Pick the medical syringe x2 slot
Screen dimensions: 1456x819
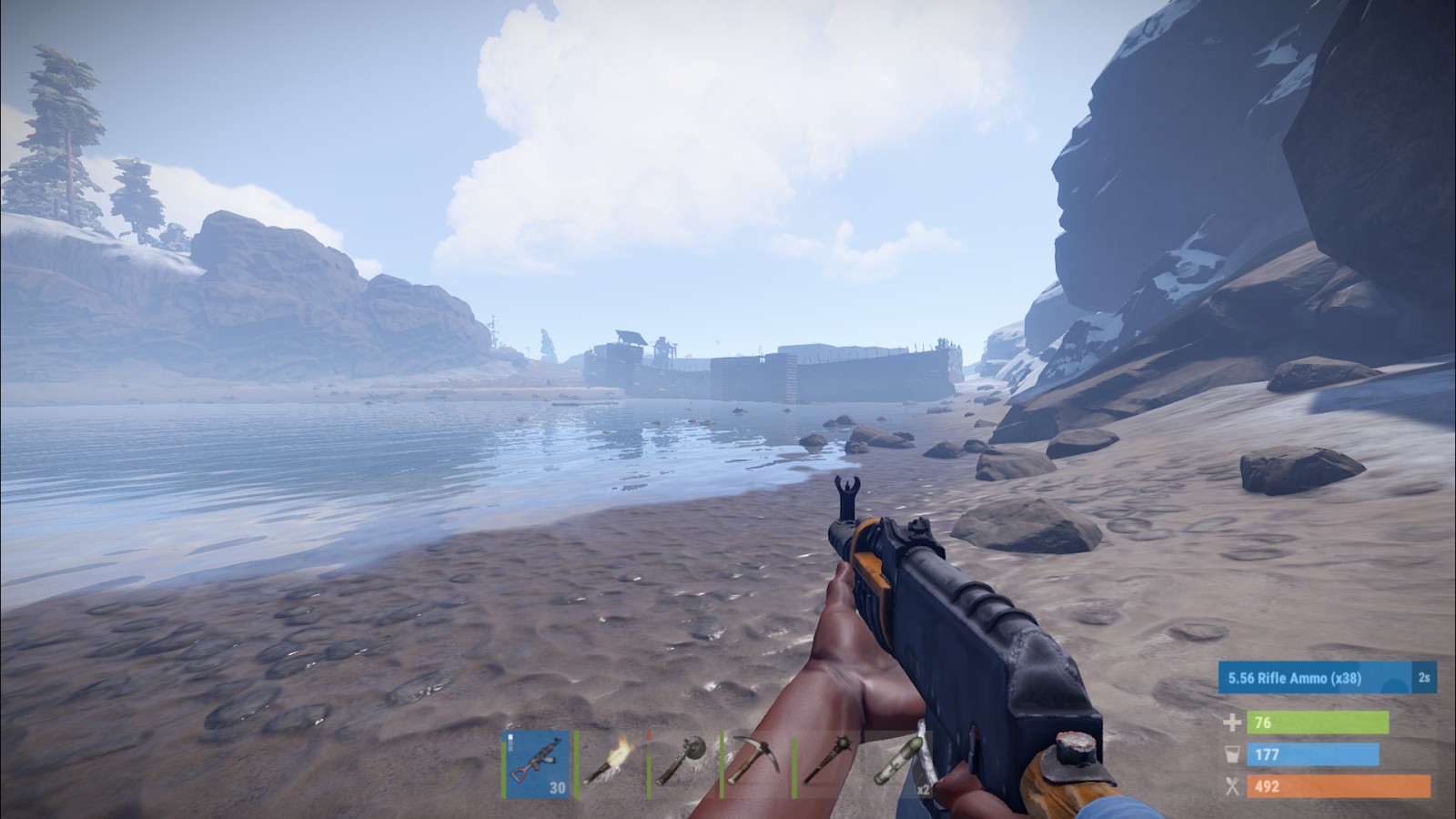(900, 764)
